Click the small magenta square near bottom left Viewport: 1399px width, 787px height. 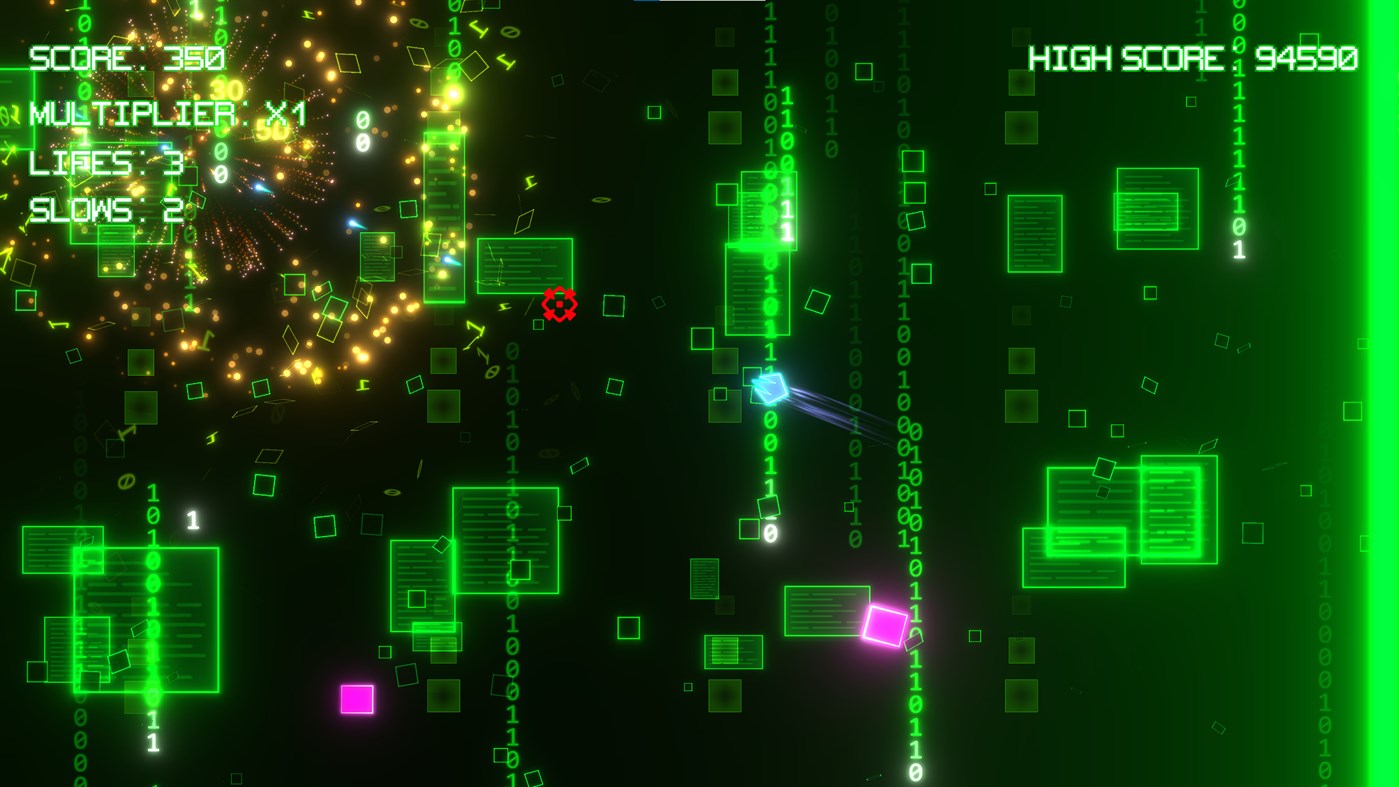pos(357,698)
